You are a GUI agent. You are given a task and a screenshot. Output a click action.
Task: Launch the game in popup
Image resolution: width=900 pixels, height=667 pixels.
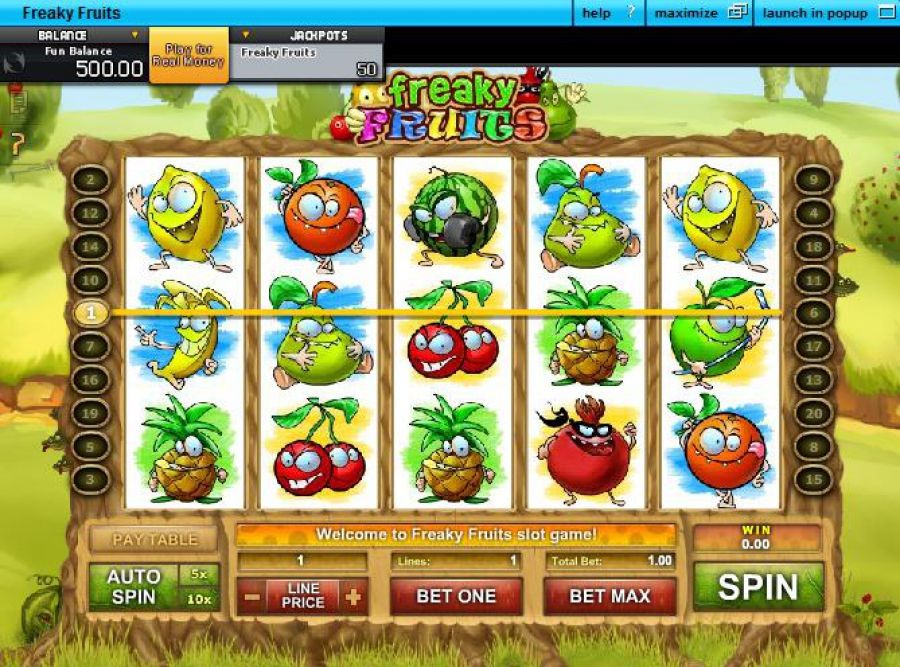coord(828,13)
